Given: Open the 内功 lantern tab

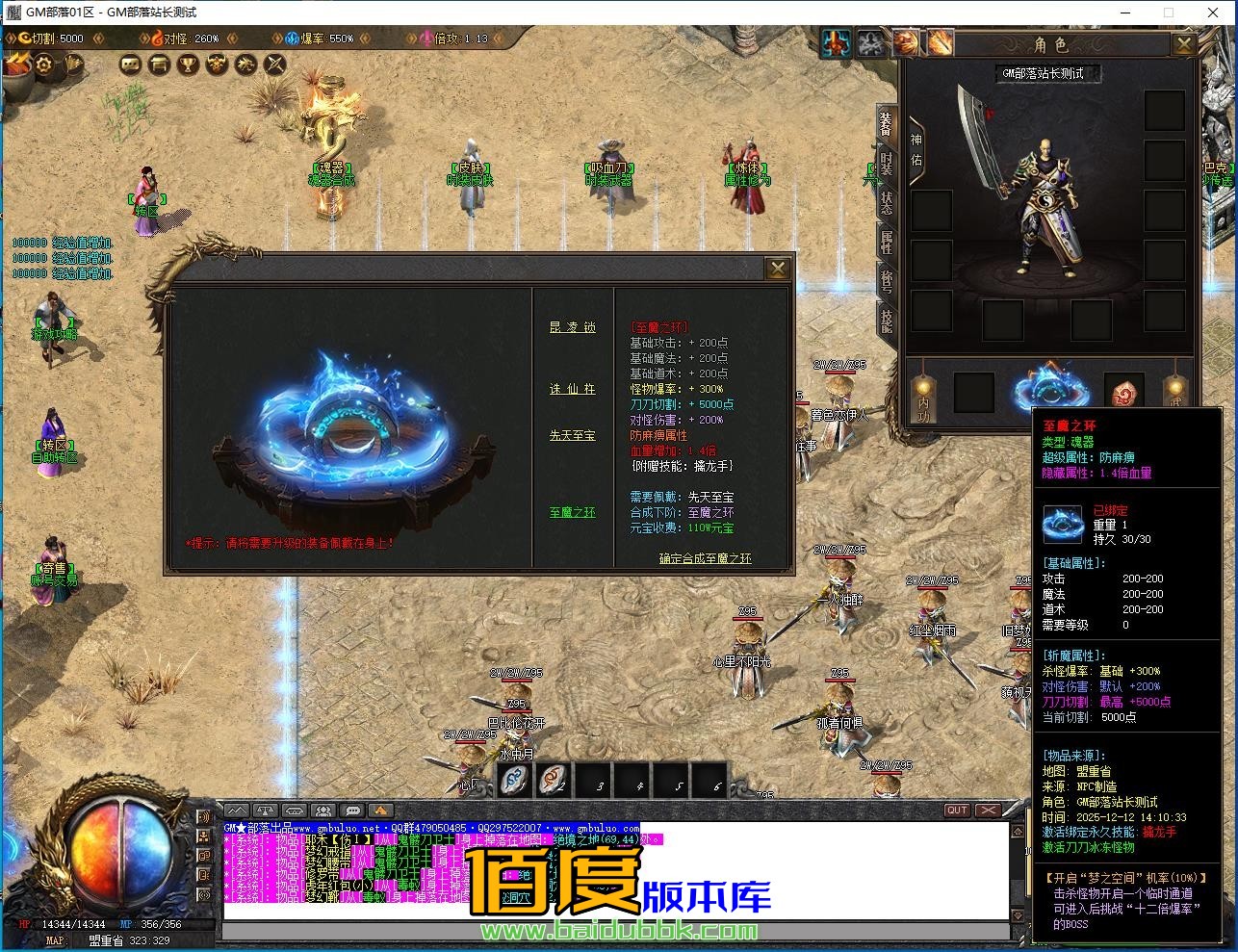Looking at the screenshot, I should (923, 397).
